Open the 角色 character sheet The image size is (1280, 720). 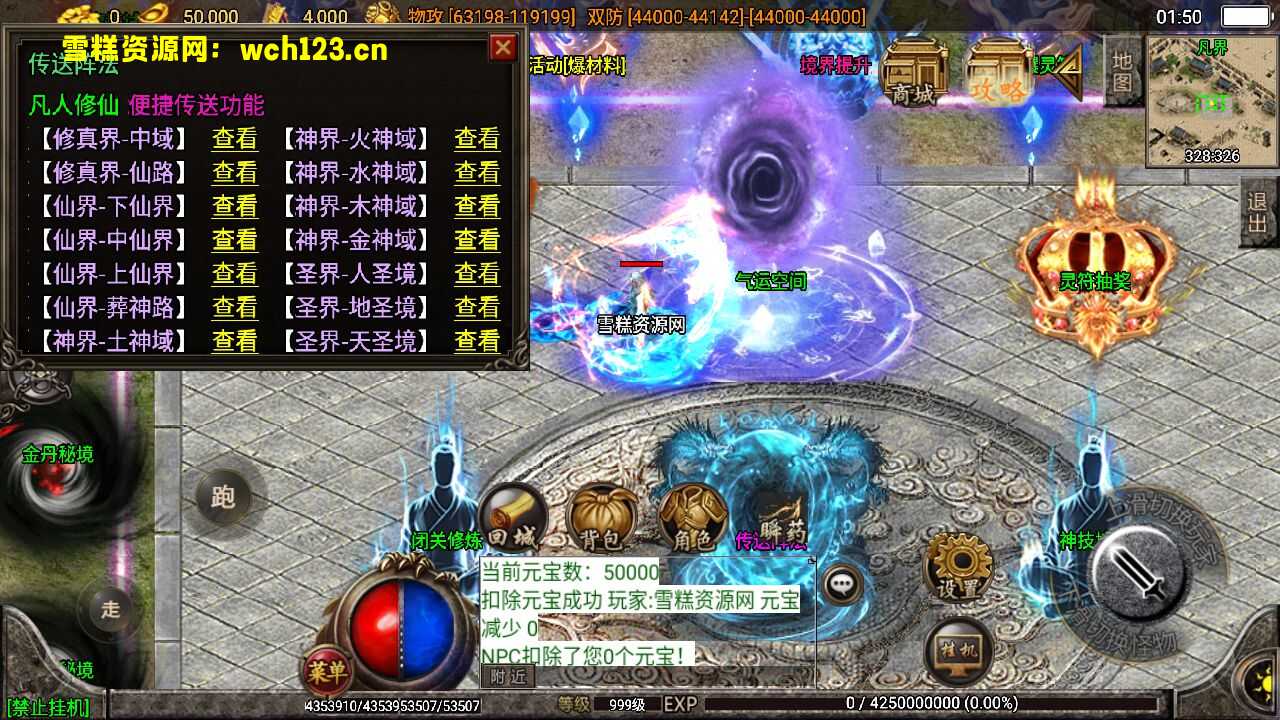click(x=692, y=520)
